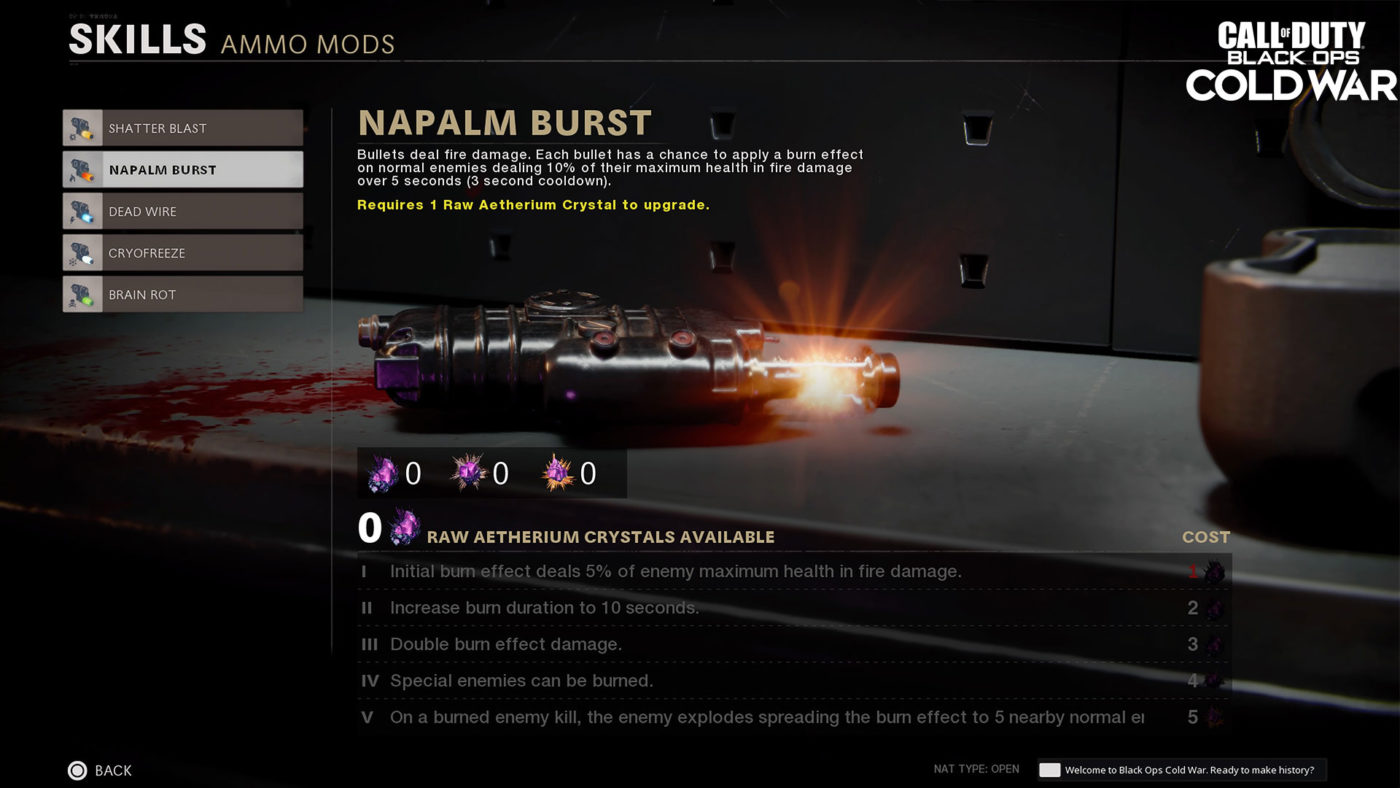Image resolution: width=1400 pixels, height=788 pixels.
Task: Switch to the Brain Rot ammo mod
Action: tap(183, 294)
